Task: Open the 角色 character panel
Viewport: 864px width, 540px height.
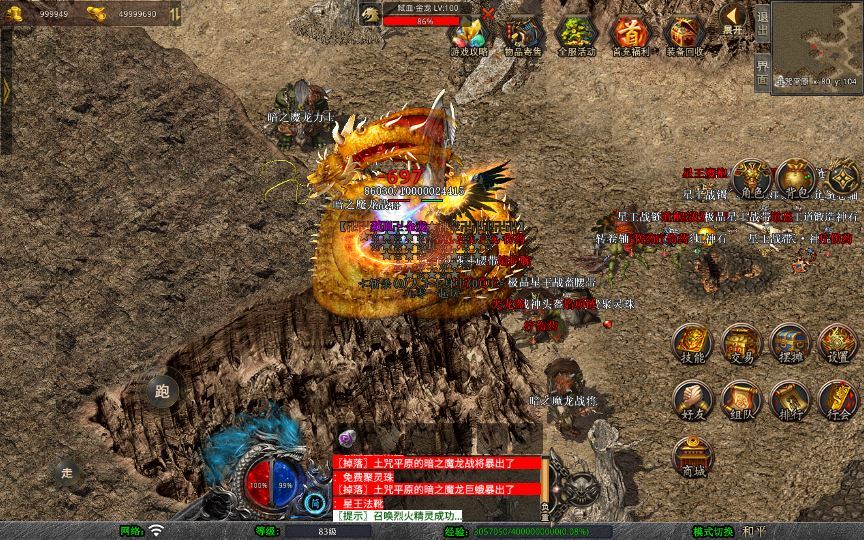Action: (x=750, y=180)
